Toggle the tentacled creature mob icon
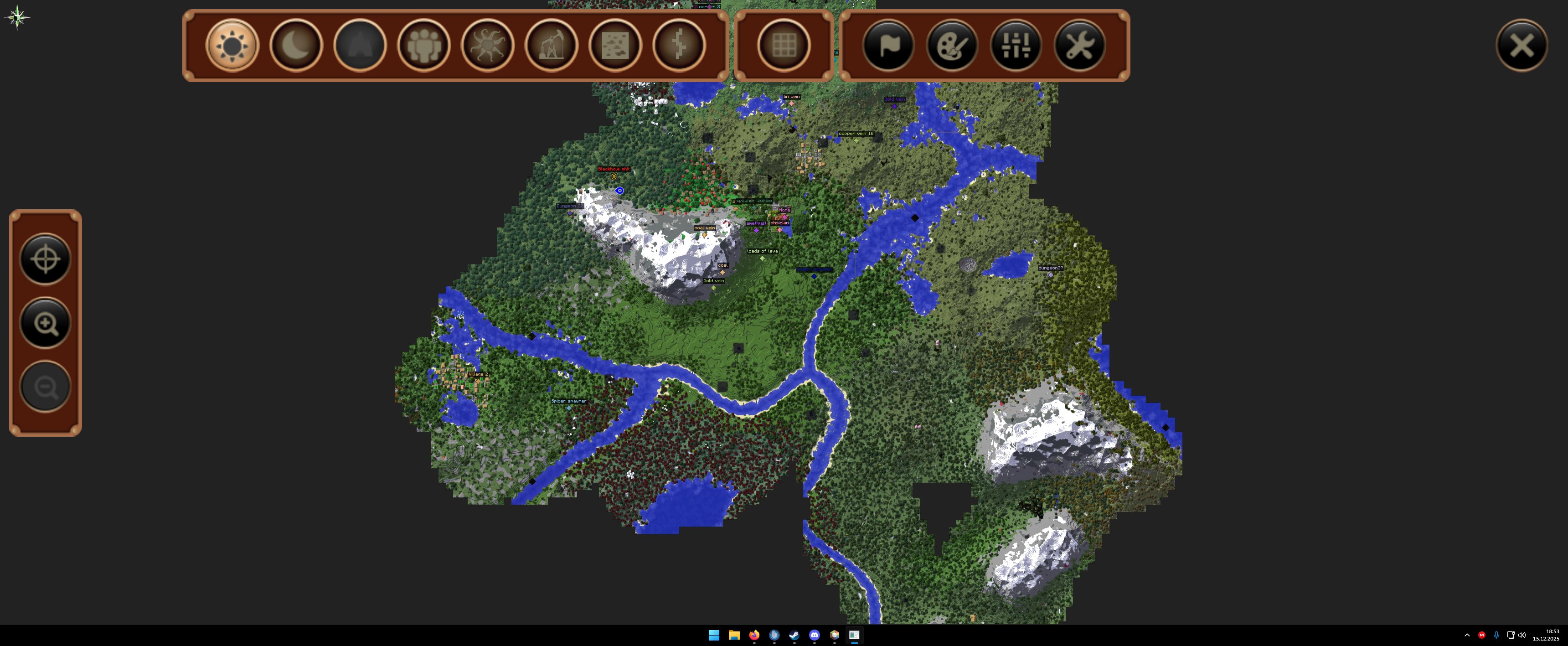Viewport: 1568px width, 646px height. 488,45
